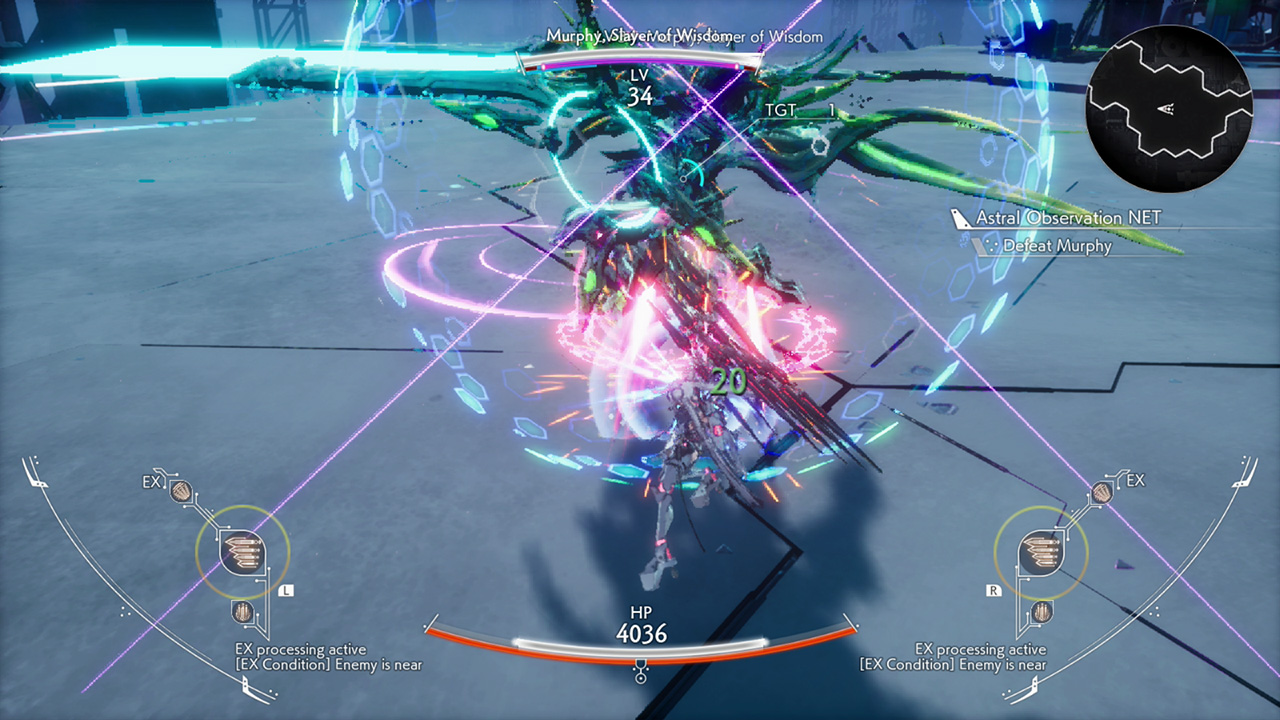Select the right-hand lower sub-weapon icon

point(1041,611)
